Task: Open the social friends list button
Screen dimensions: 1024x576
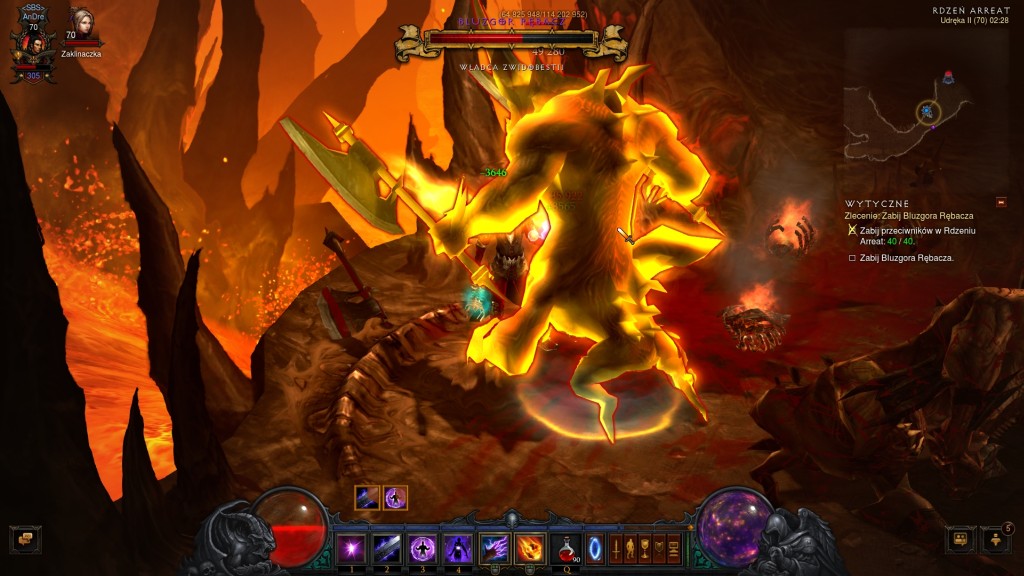Action: [960, 539]
